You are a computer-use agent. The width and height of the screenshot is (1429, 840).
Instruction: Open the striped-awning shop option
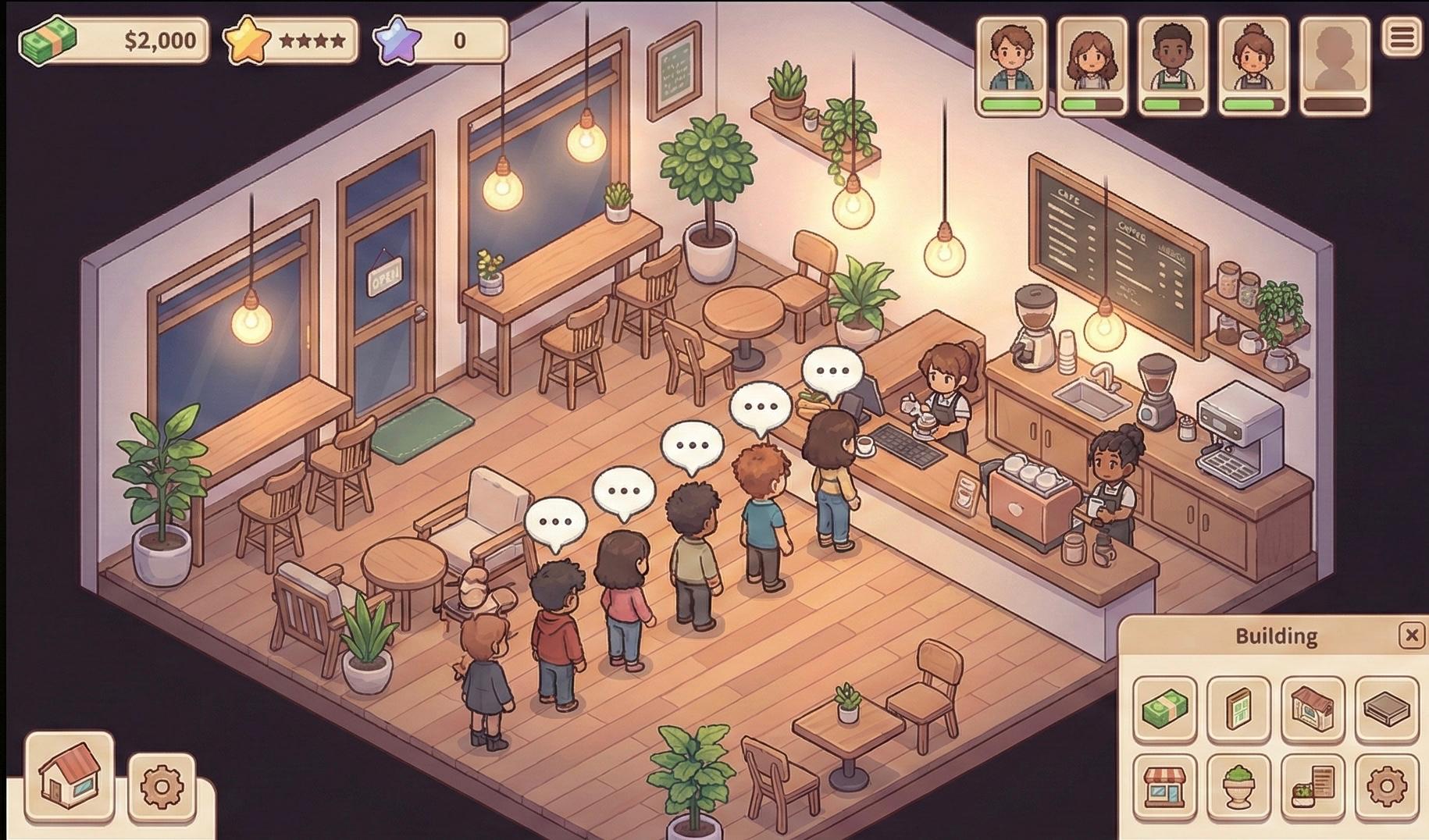pos(1164,786)
